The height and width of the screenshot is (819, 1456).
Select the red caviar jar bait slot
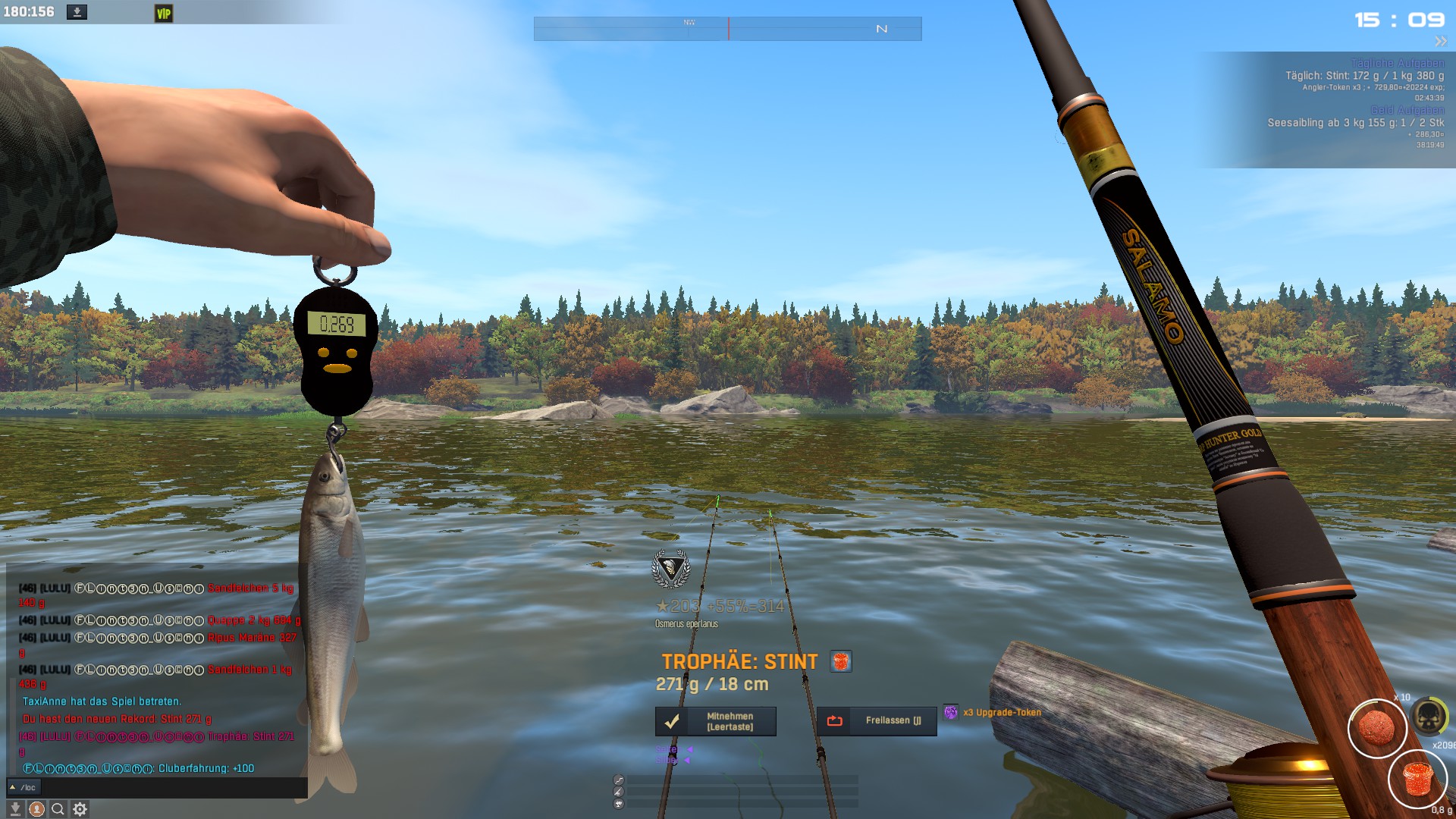pos(1417,779)
